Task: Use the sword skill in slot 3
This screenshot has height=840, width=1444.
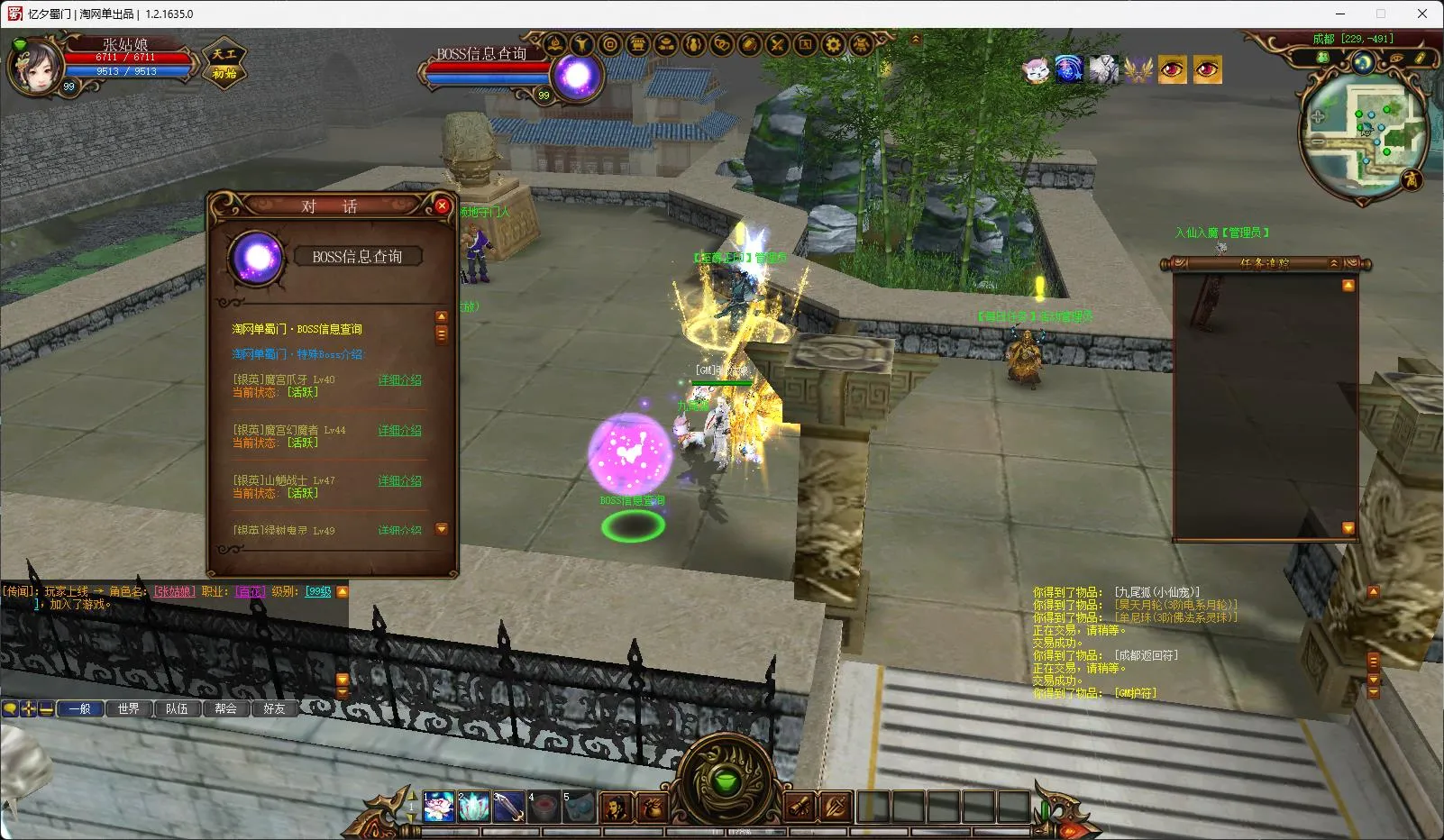Action: 508,807
